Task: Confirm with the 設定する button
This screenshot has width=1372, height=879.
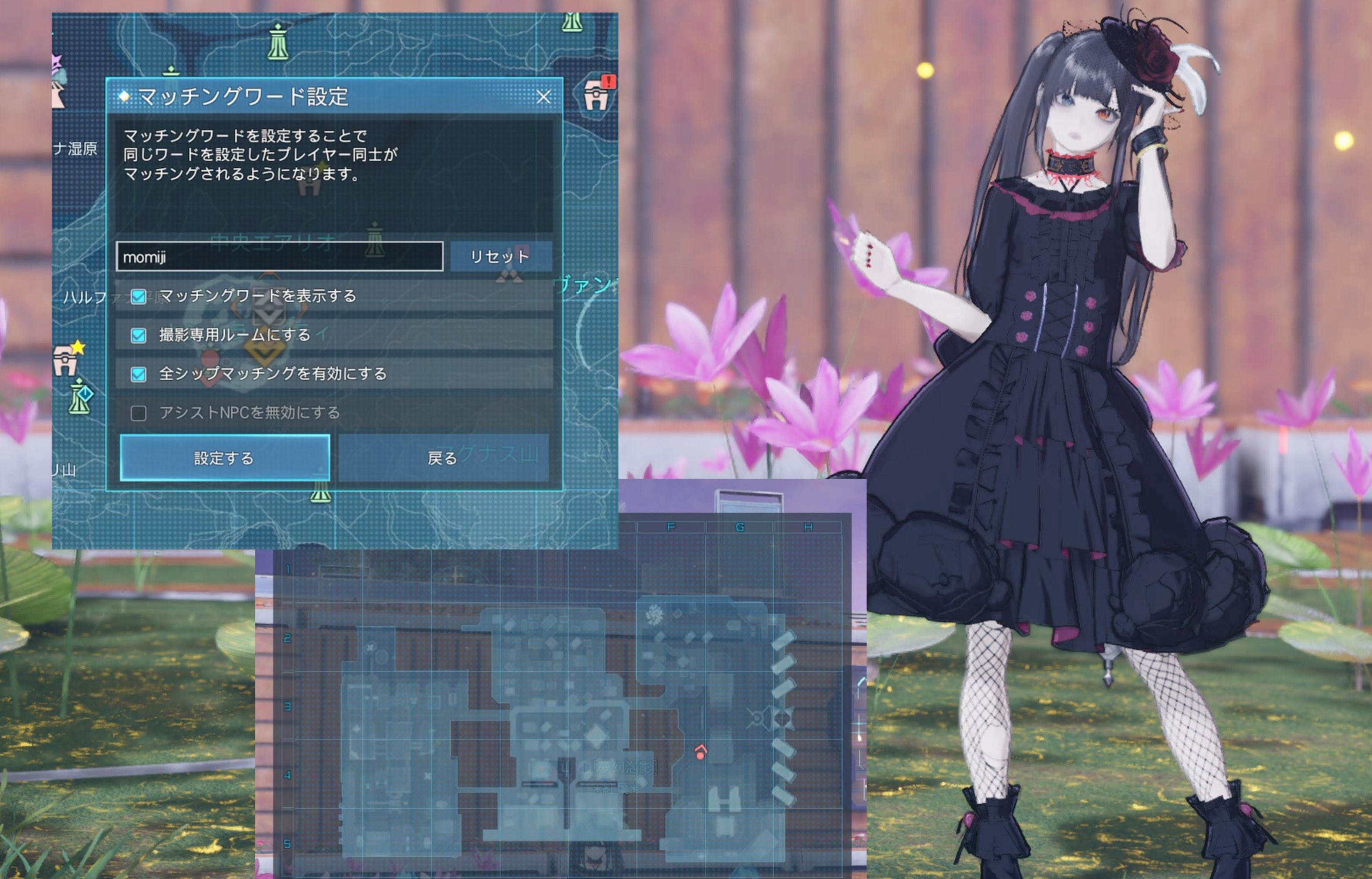Action: [x=224, y=458]
